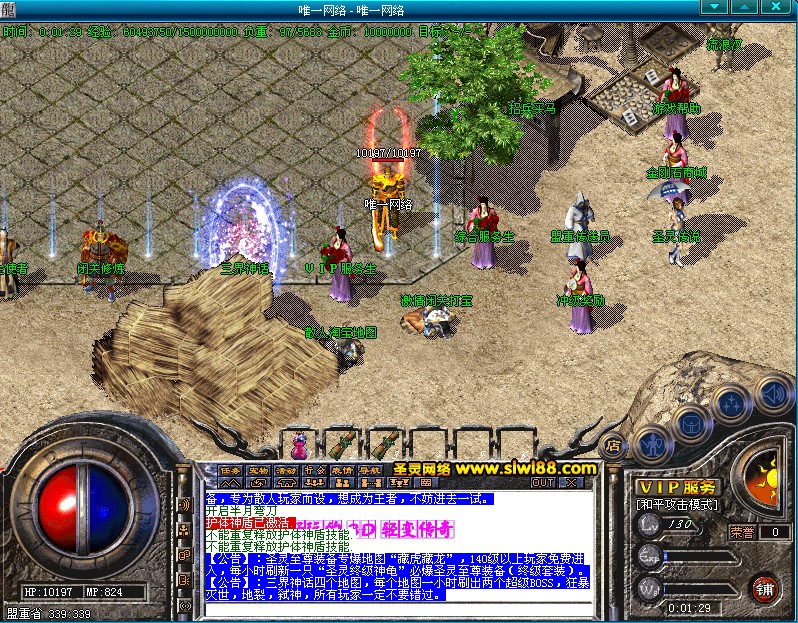Open the shop 店 button
Viewport: 798px width, 623px height.
(x=614, y=446)
